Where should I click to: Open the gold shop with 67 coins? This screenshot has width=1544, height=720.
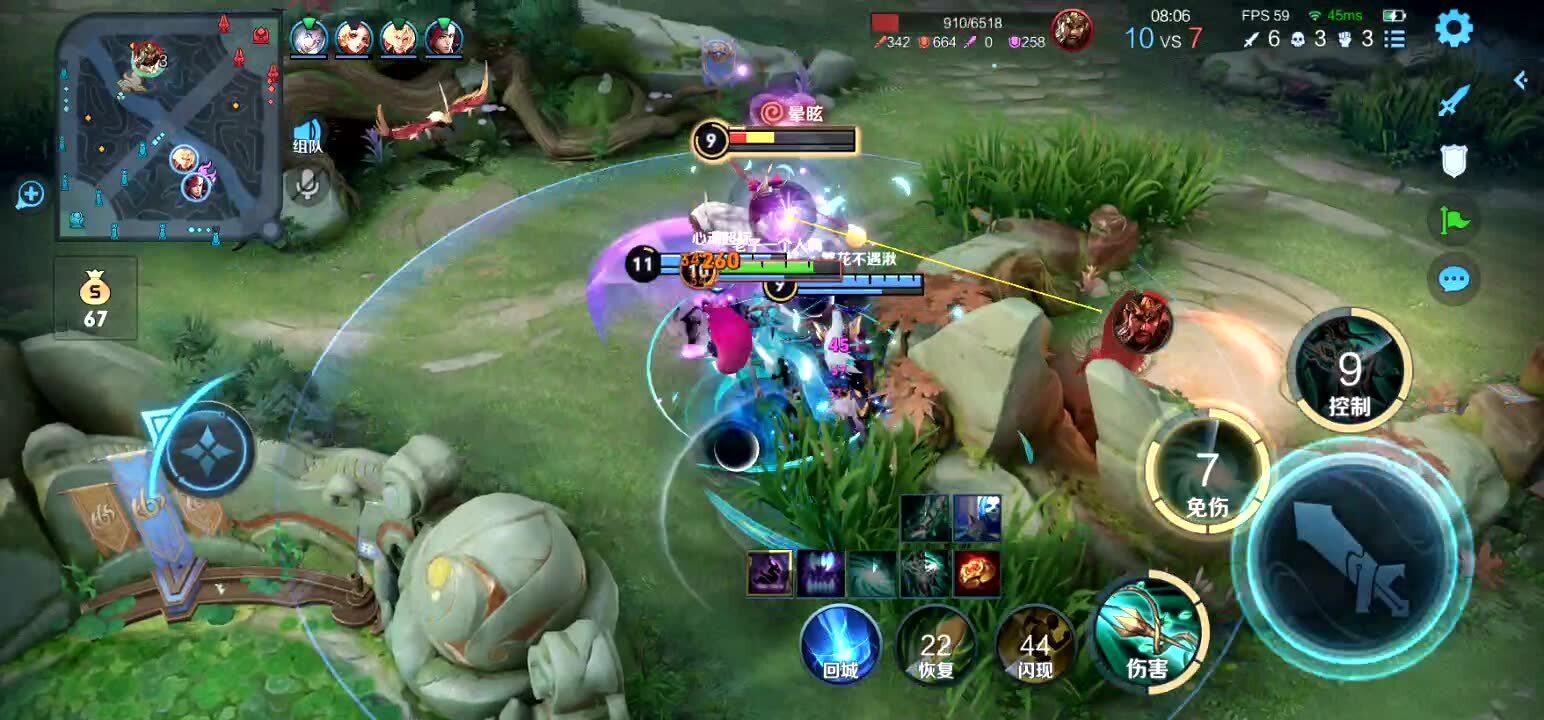(x=95, y=298)
